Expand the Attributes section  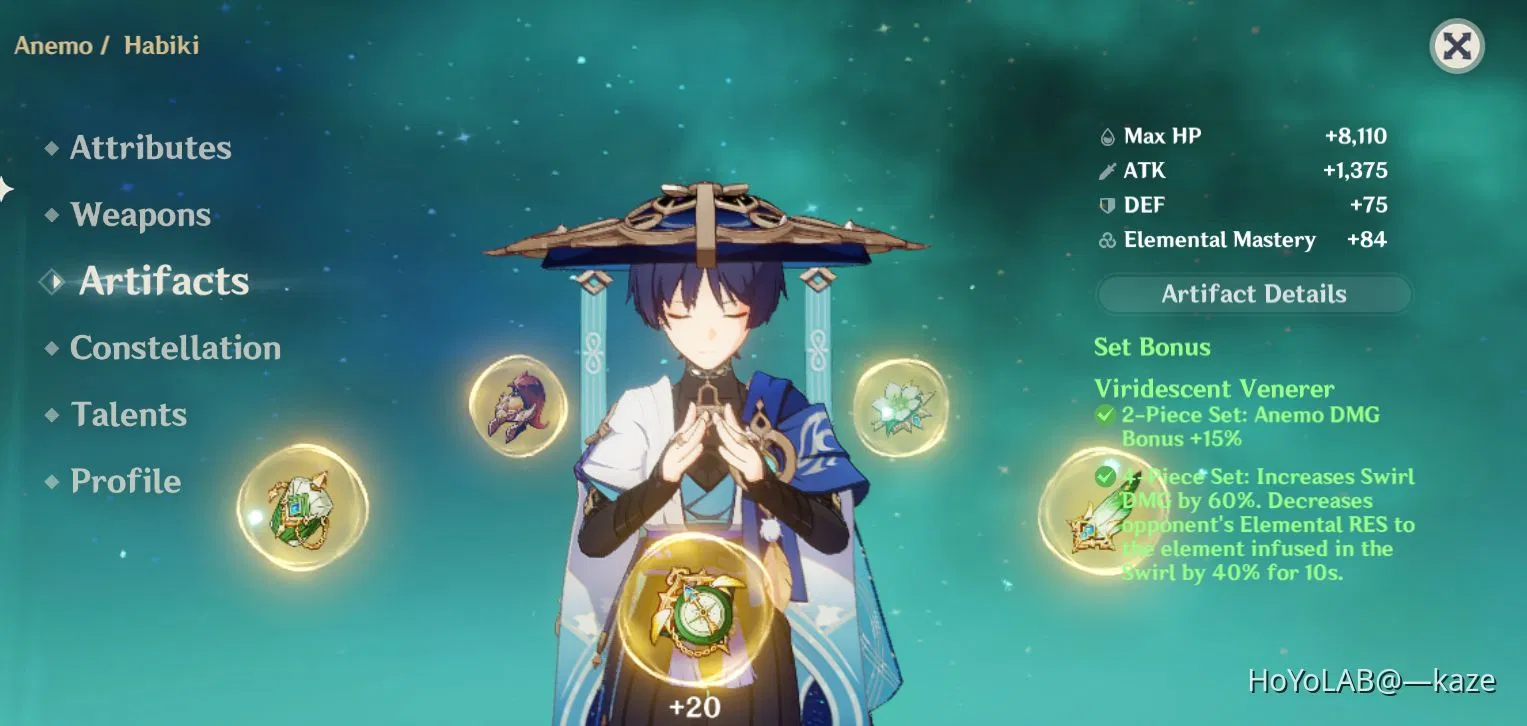(x=149, y=147)
